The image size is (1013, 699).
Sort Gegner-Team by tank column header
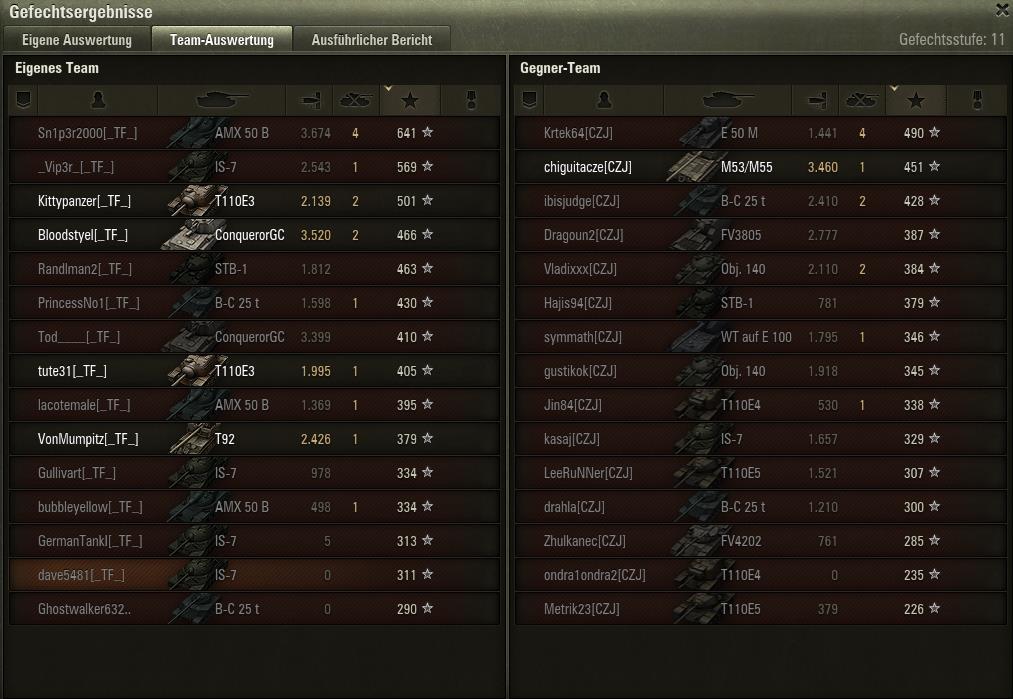click(x=727, y=100)
